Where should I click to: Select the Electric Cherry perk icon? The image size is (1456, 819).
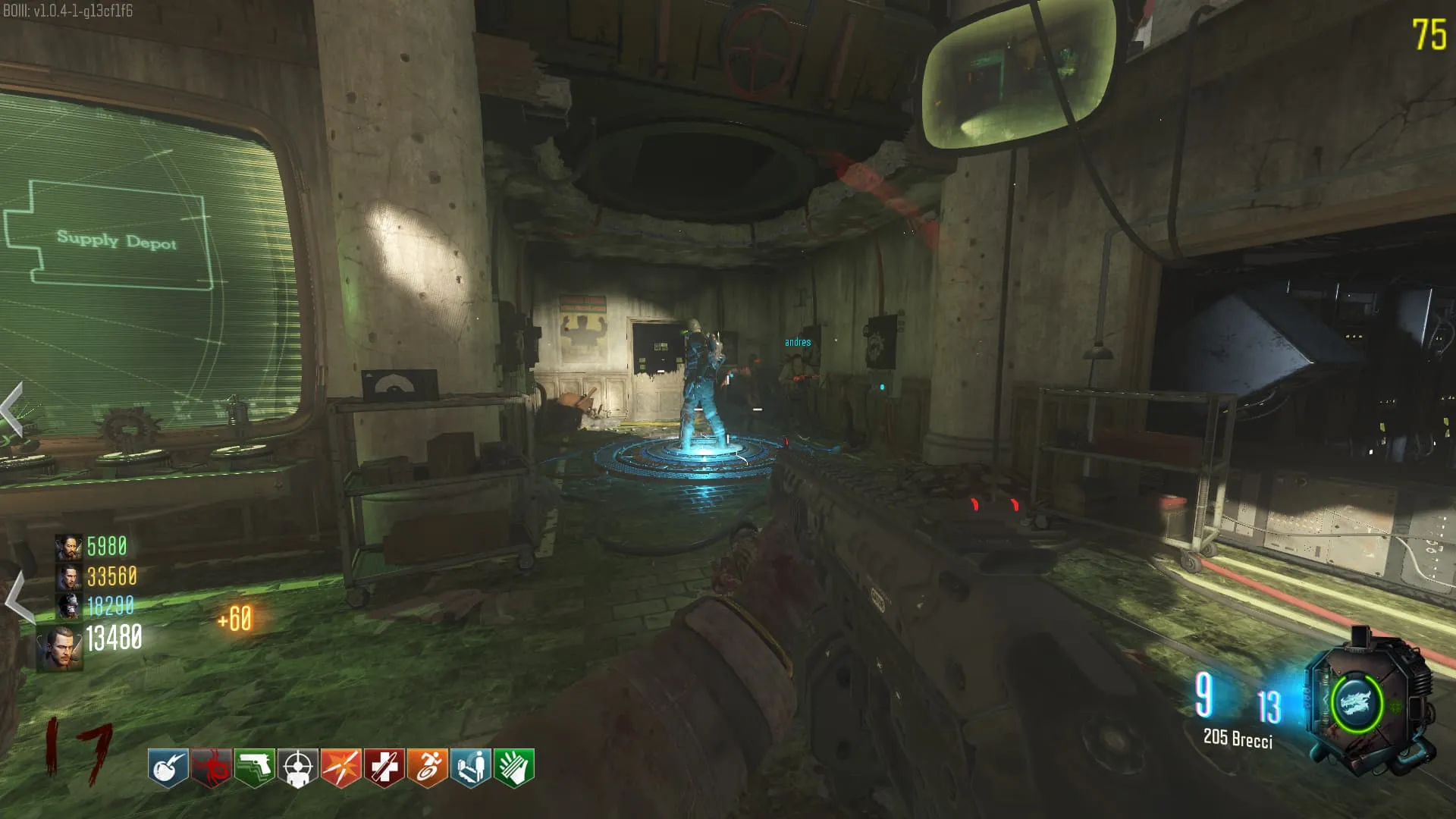(168, 768)
